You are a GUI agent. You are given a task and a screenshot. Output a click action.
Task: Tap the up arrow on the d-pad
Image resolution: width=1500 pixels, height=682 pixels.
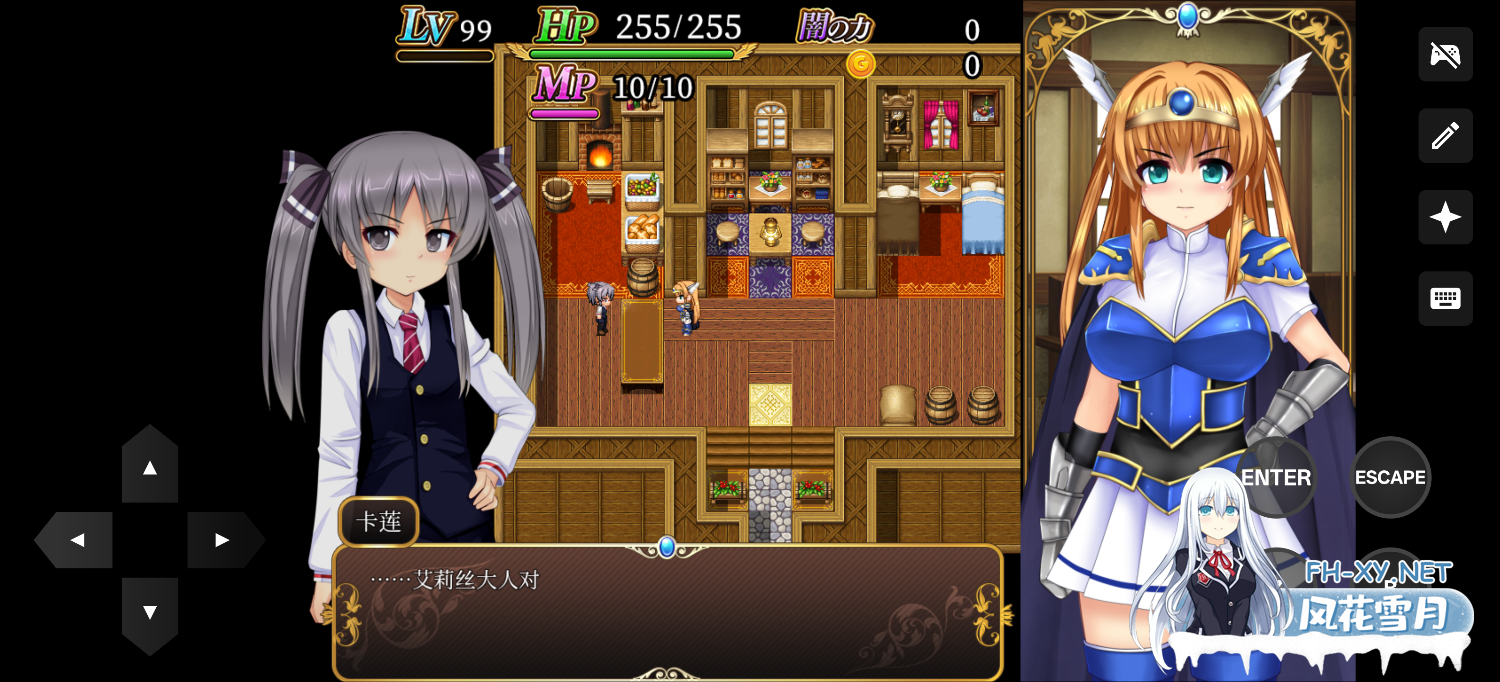pyautogui.click(x=150, y=467)
